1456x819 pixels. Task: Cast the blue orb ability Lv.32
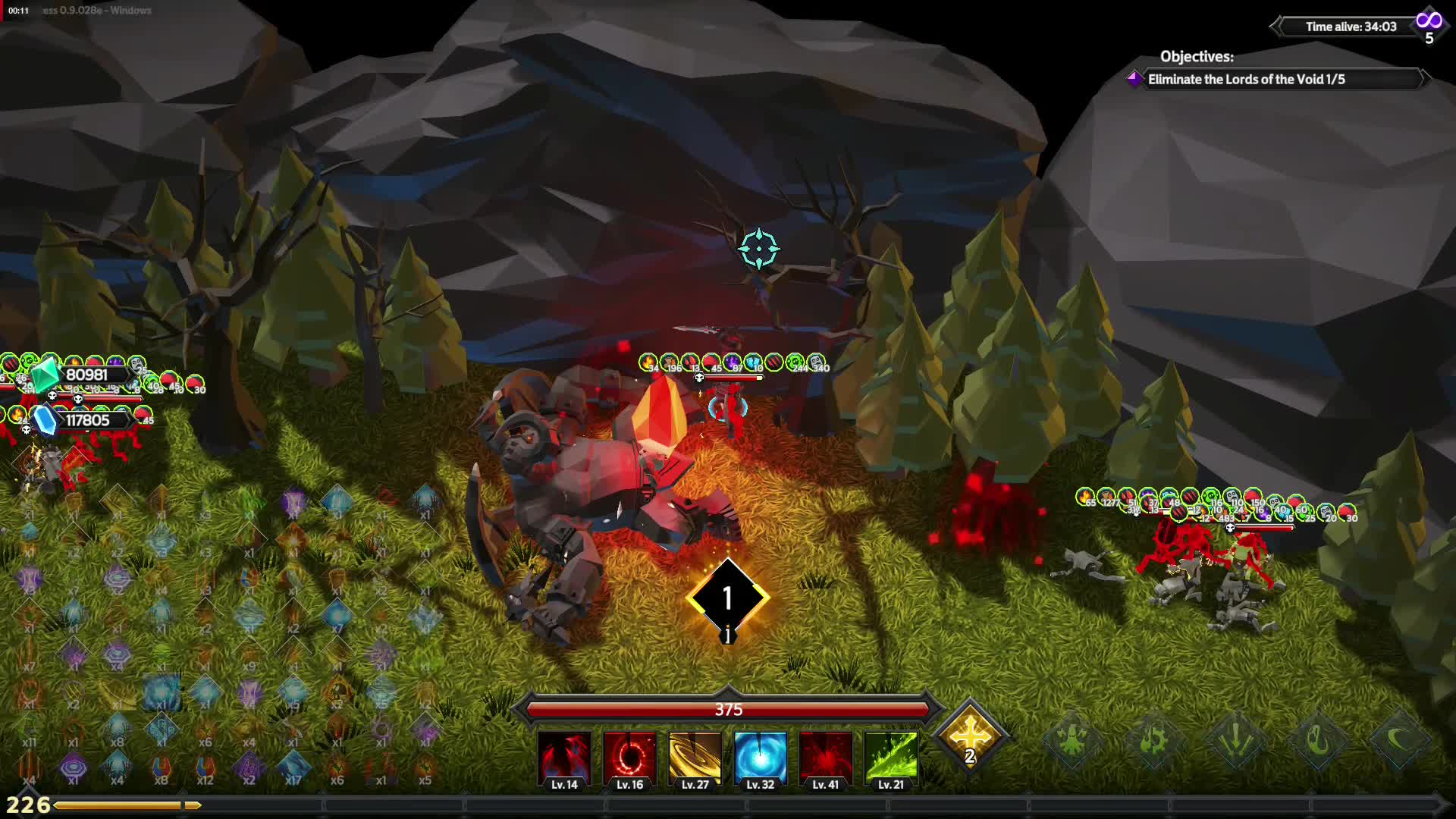[760, 758]
